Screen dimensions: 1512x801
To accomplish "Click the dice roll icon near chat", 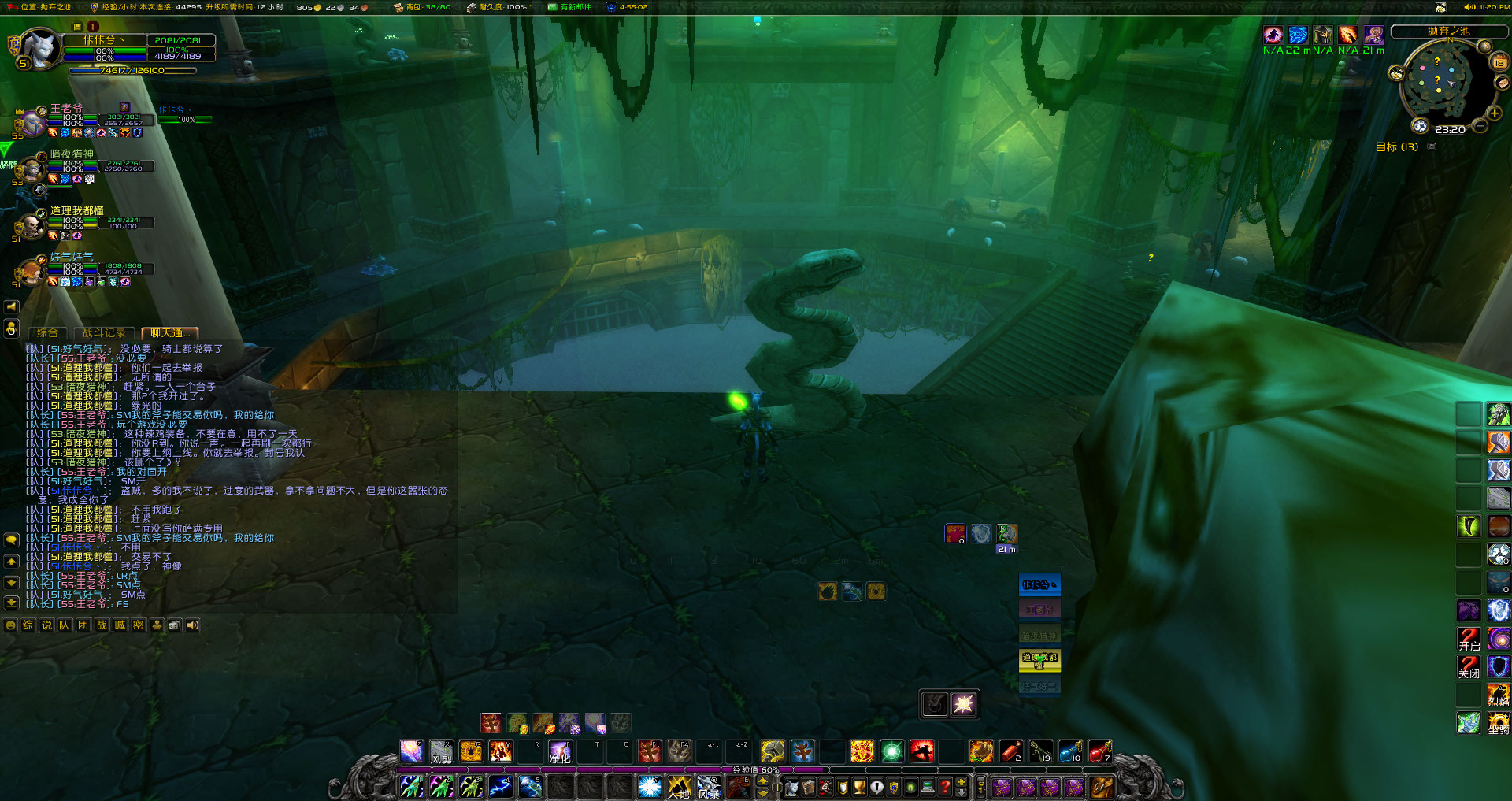I will [x=174, y=625].
